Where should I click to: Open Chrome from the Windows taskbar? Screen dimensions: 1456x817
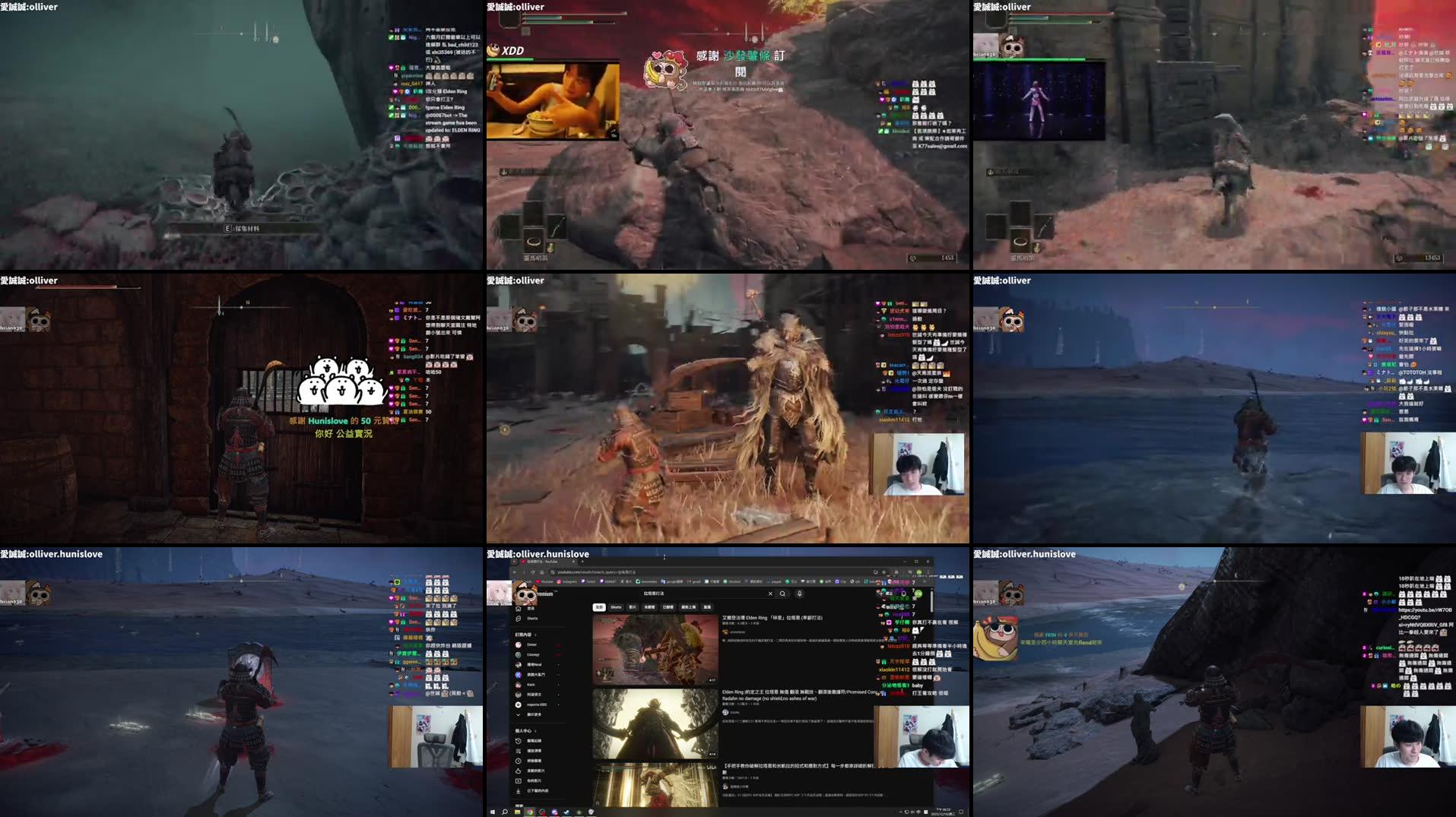[530, 812]
